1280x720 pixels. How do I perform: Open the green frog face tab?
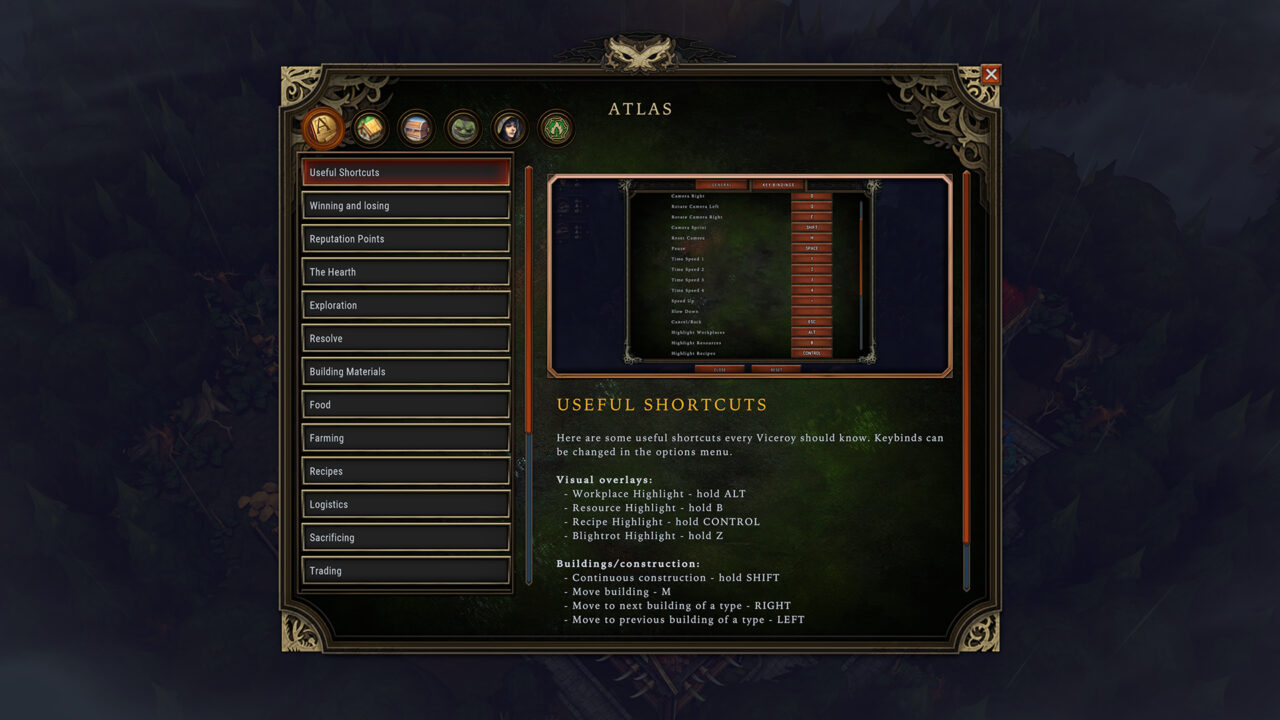click(463, 128)
